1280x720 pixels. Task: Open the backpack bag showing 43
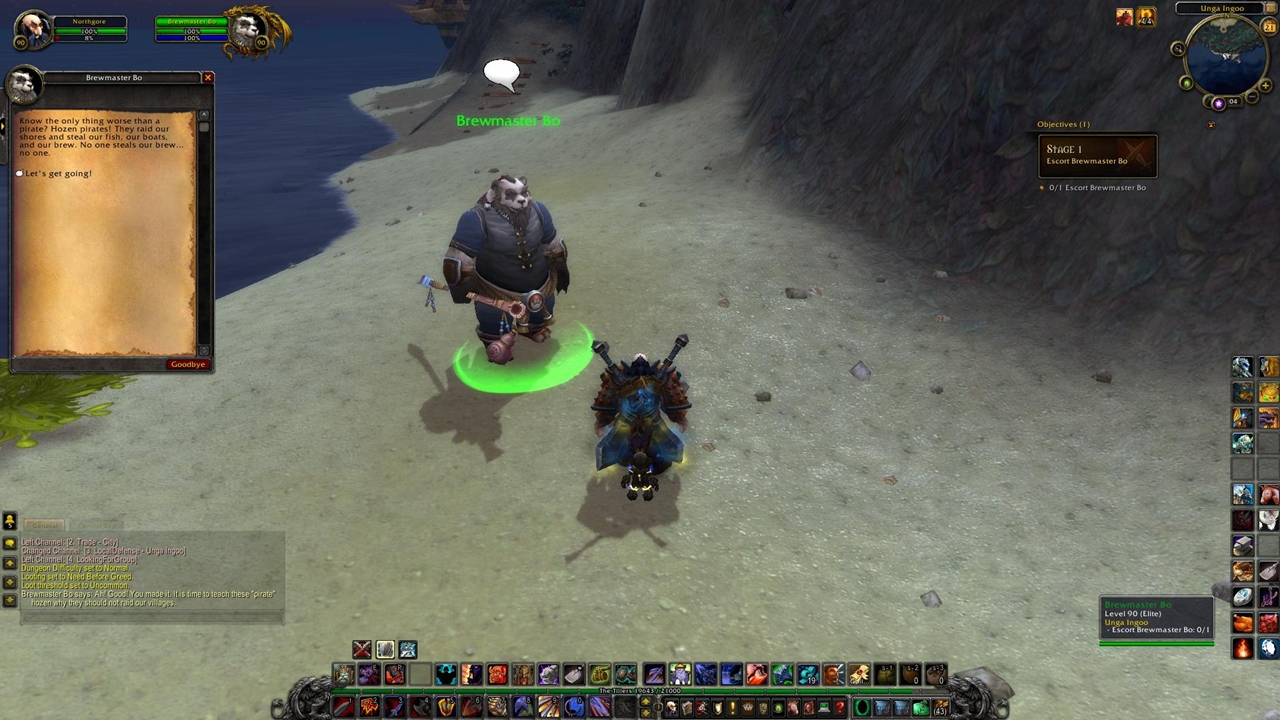click(939, 708)
